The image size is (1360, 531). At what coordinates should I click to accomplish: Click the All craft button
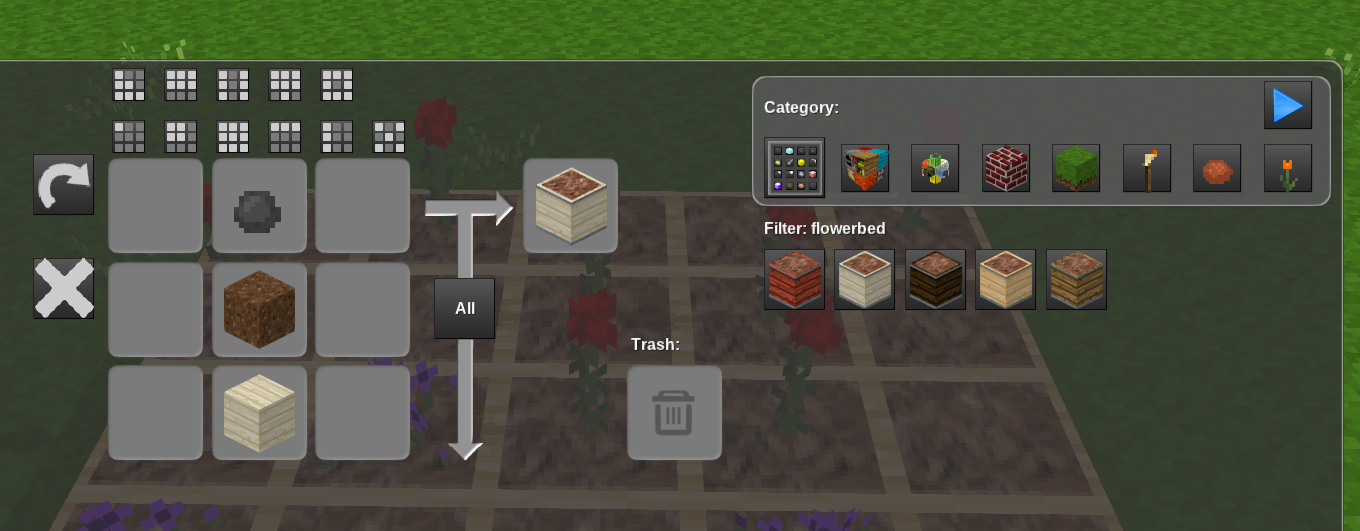(464, 308)
